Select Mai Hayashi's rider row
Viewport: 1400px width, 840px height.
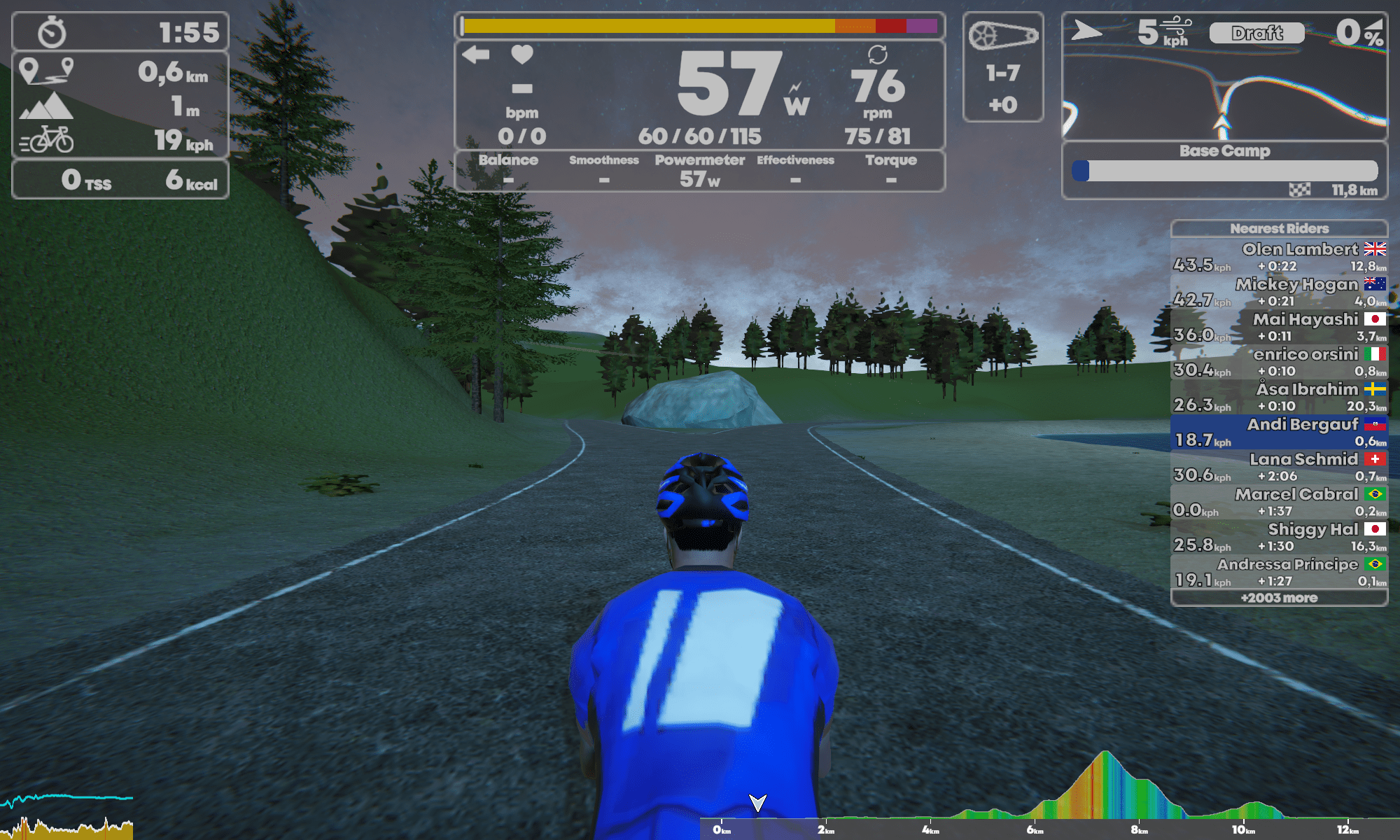(1279, 327)
